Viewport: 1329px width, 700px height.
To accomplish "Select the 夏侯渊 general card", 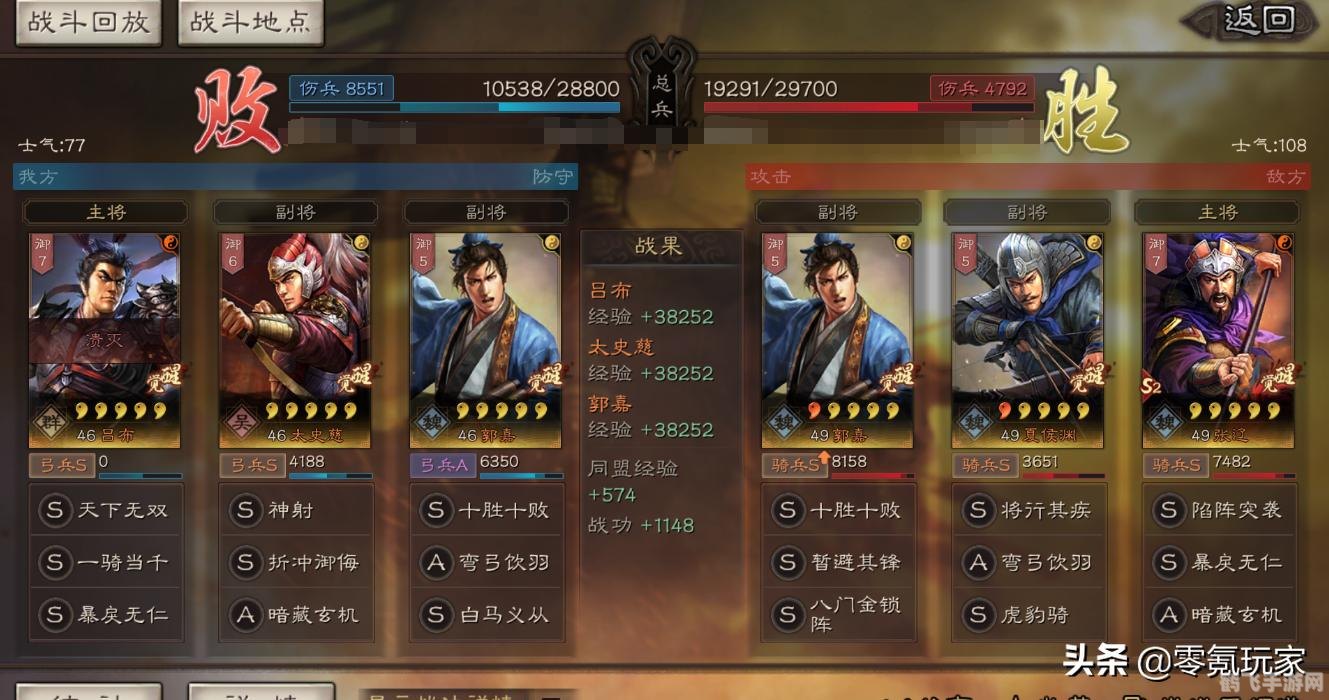I will (1027, 340).
